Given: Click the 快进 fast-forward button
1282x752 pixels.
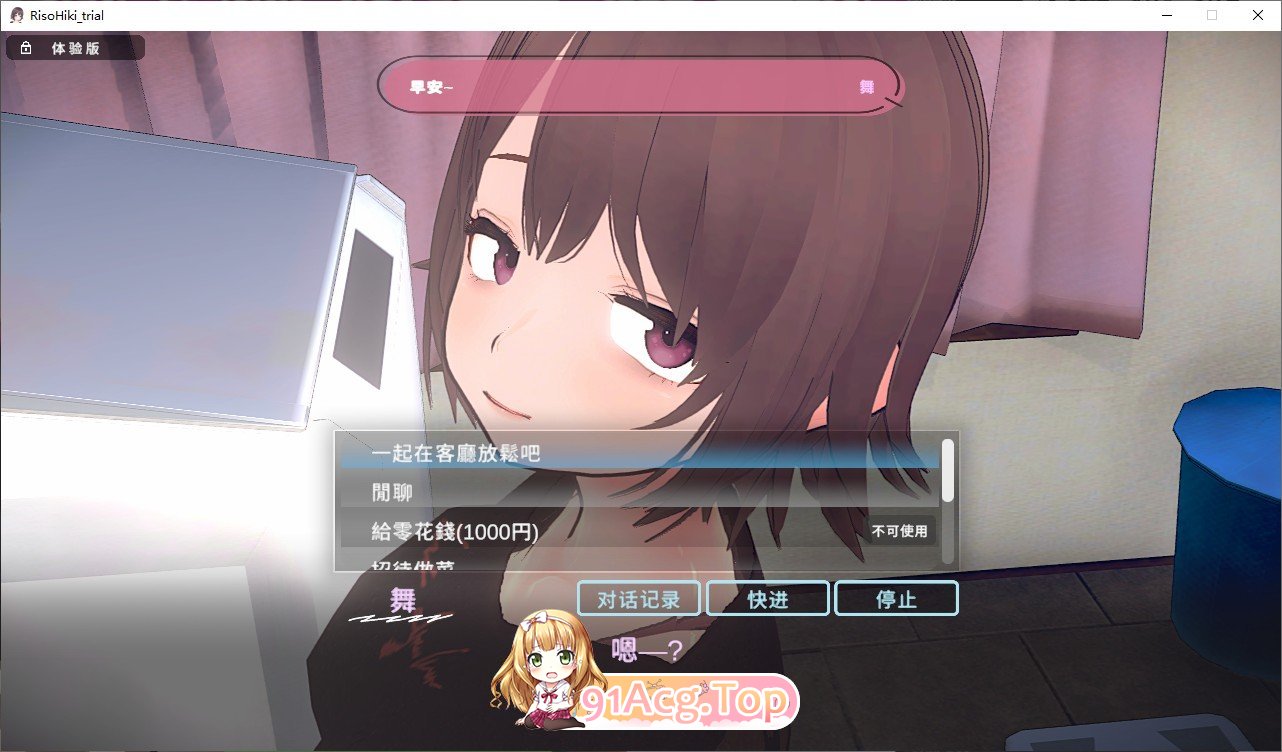Looking at the screenshot, I should (x=767, y=598).
